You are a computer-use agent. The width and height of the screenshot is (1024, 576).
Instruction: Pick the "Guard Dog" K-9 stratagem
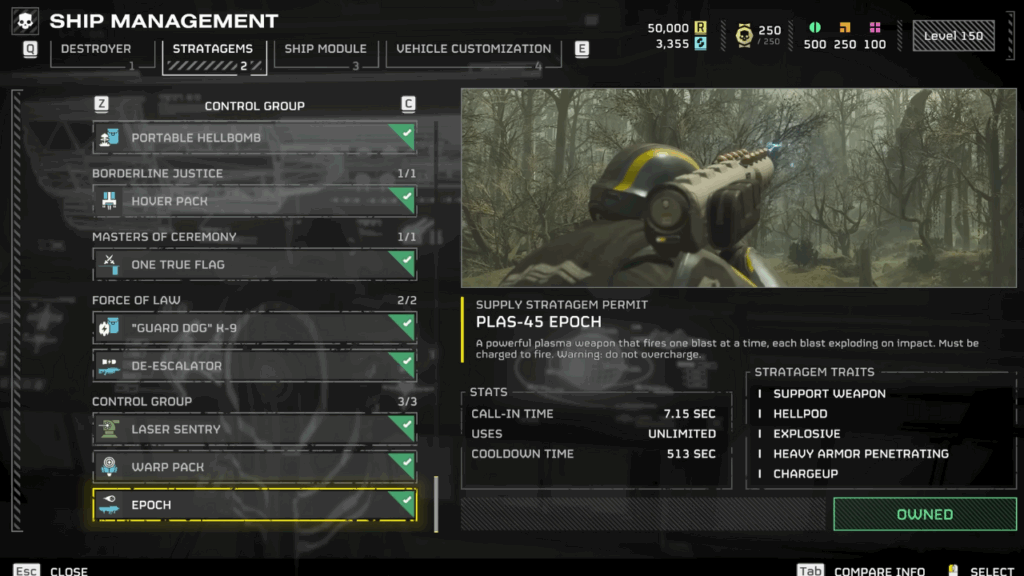(254, 328)
